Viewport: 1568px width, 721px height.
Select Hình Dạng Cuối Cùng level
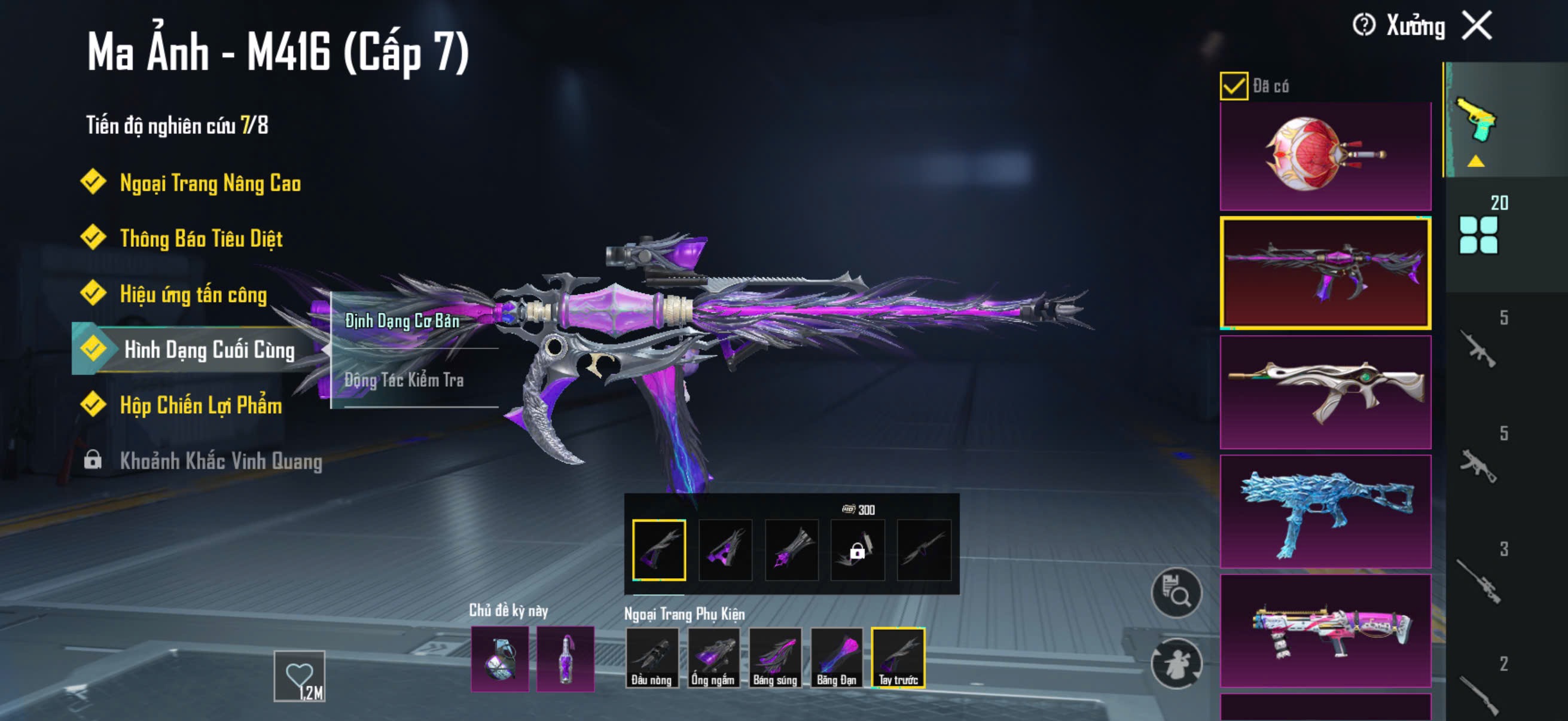pyautogui.click(x=208, y=350)
